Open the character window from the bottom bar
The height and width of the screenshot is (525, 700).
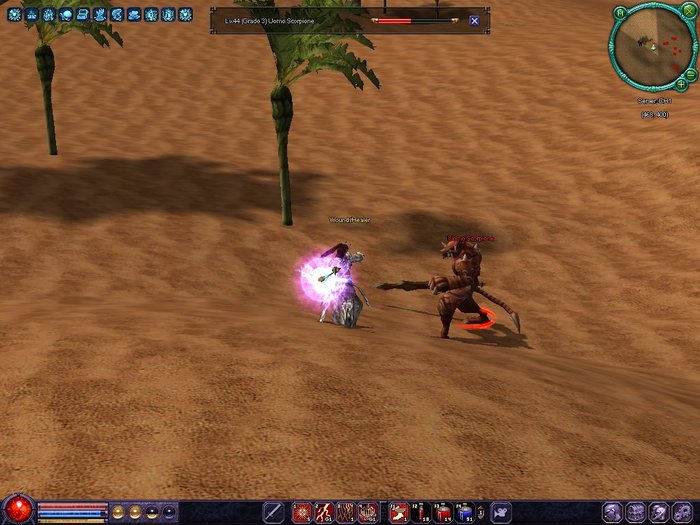pyautogui.click(x=612, y=512)
